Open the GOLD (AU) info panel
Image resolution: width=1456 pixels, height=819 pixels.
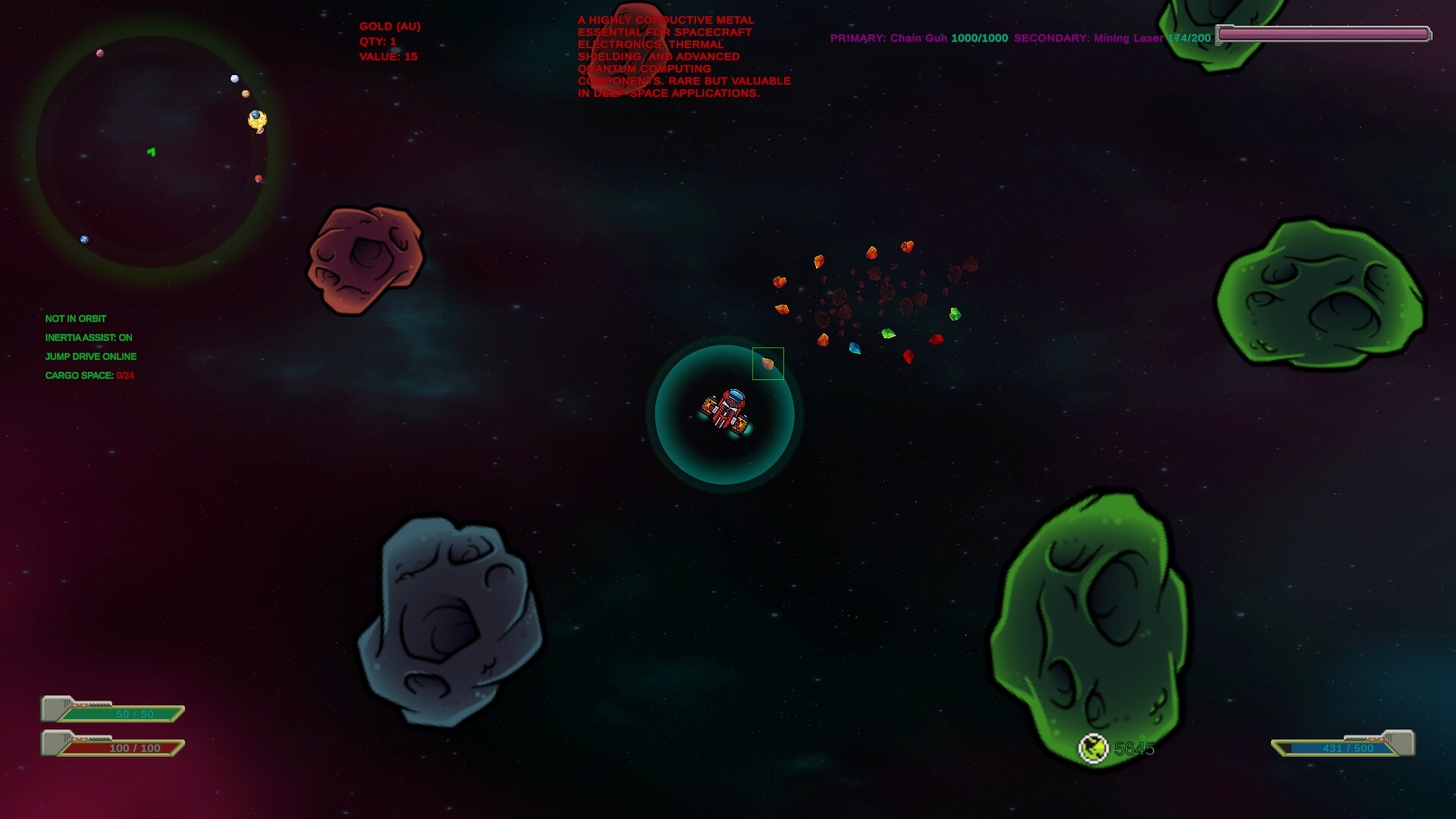[390, 26]
